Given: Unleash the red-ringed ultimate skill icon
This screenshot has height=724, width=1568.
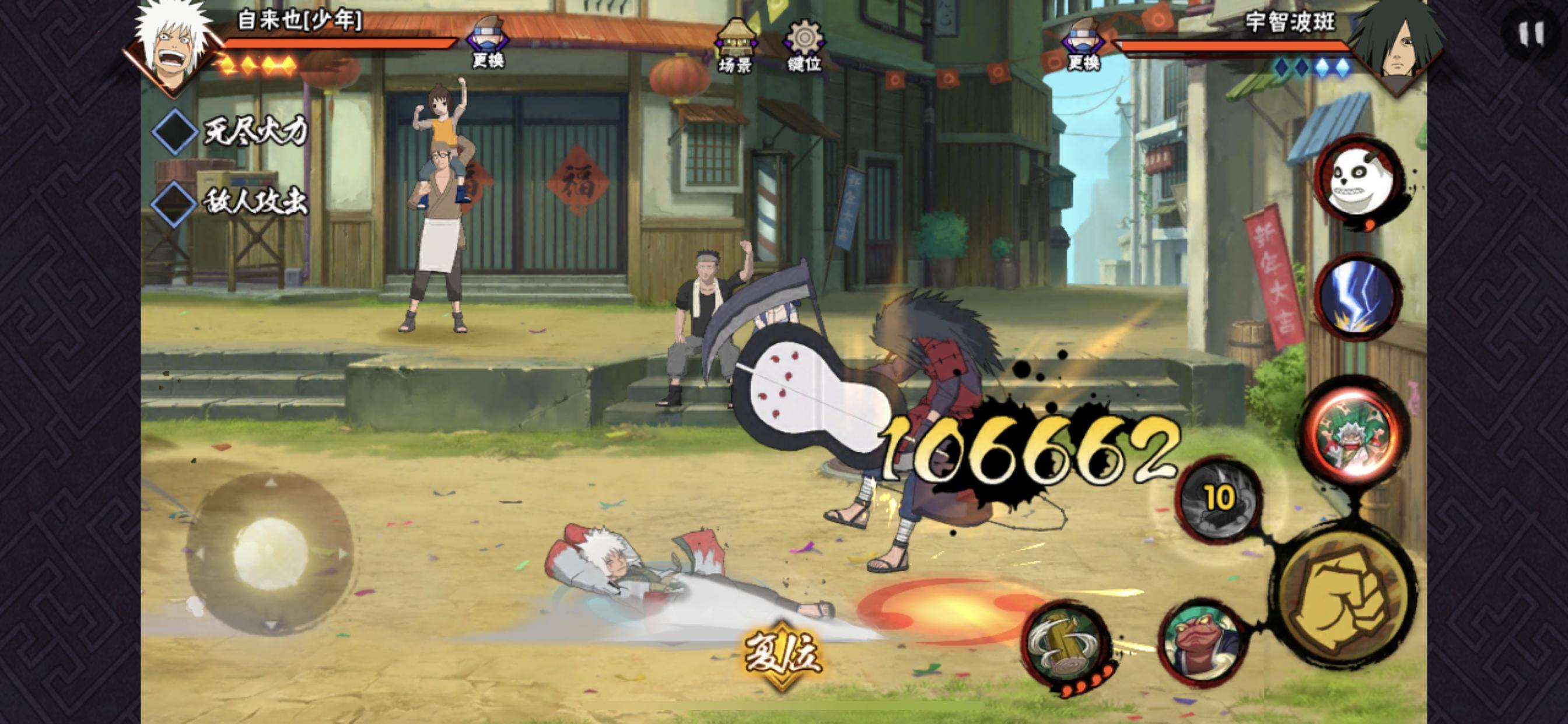Looking at the screenshot, I should 1356,432.
